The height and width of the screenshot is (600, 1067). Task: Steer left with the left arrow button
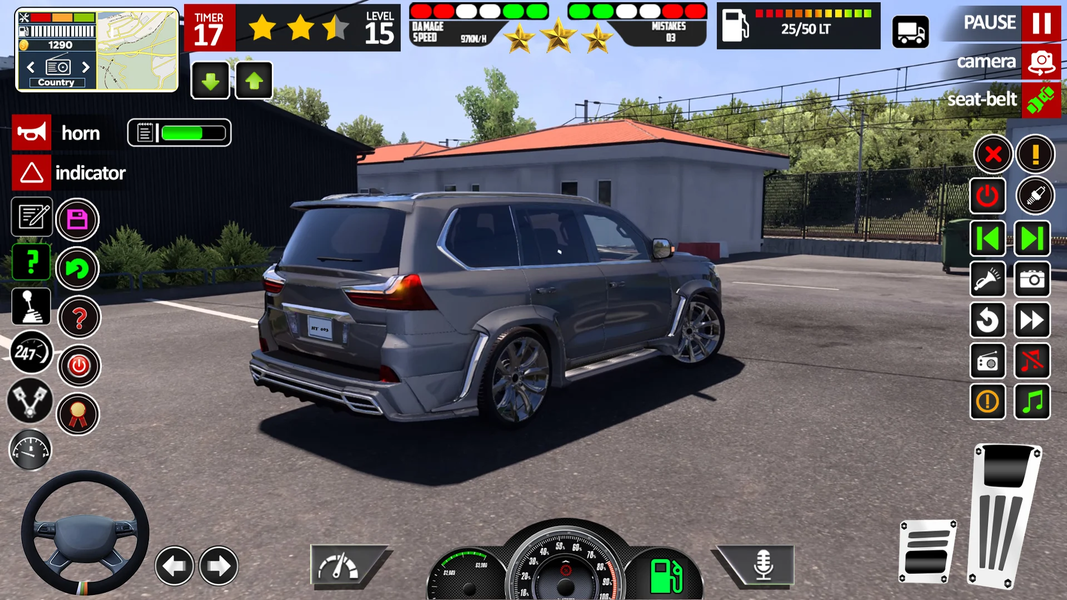pos(174,566)
